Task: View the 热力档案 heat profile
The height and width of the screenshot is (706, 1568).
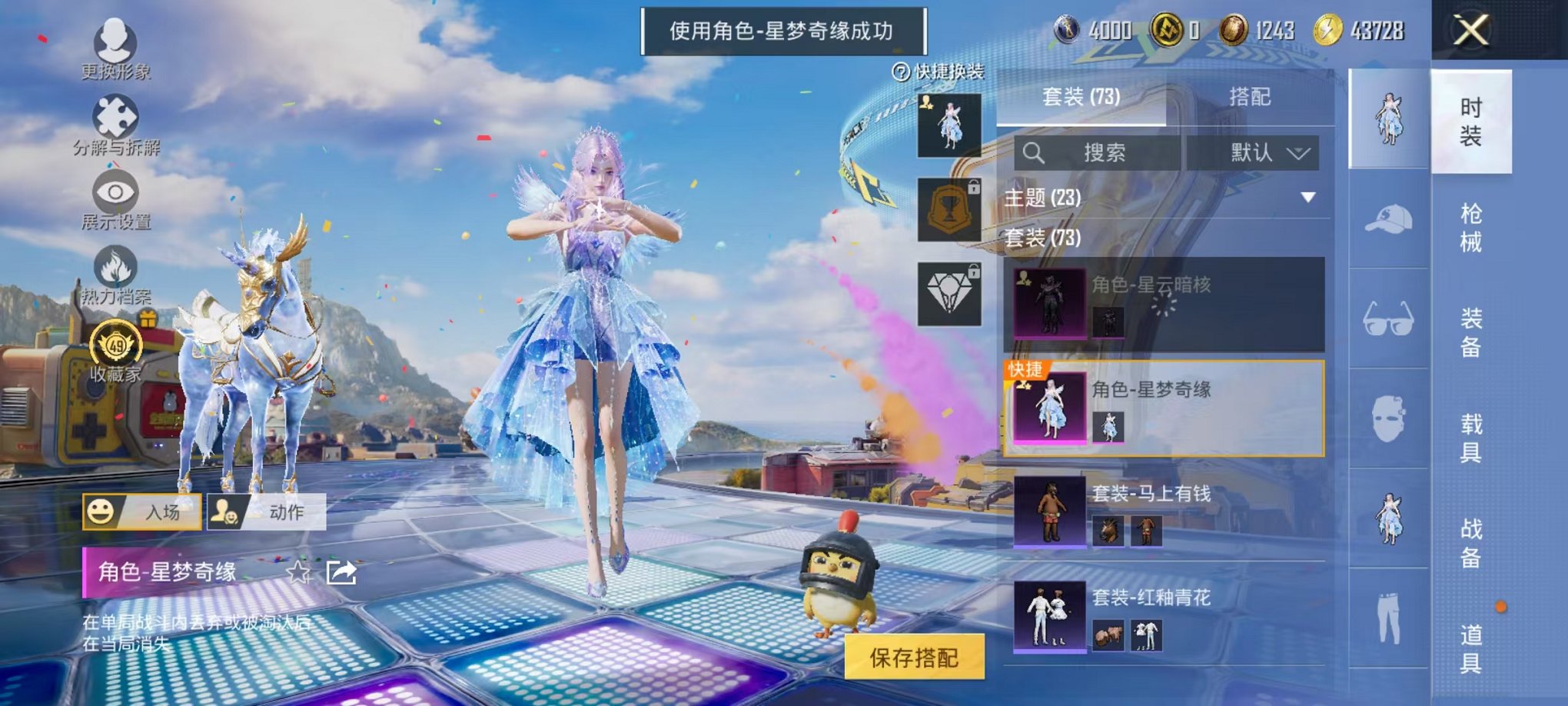Action: coord(114,269)
